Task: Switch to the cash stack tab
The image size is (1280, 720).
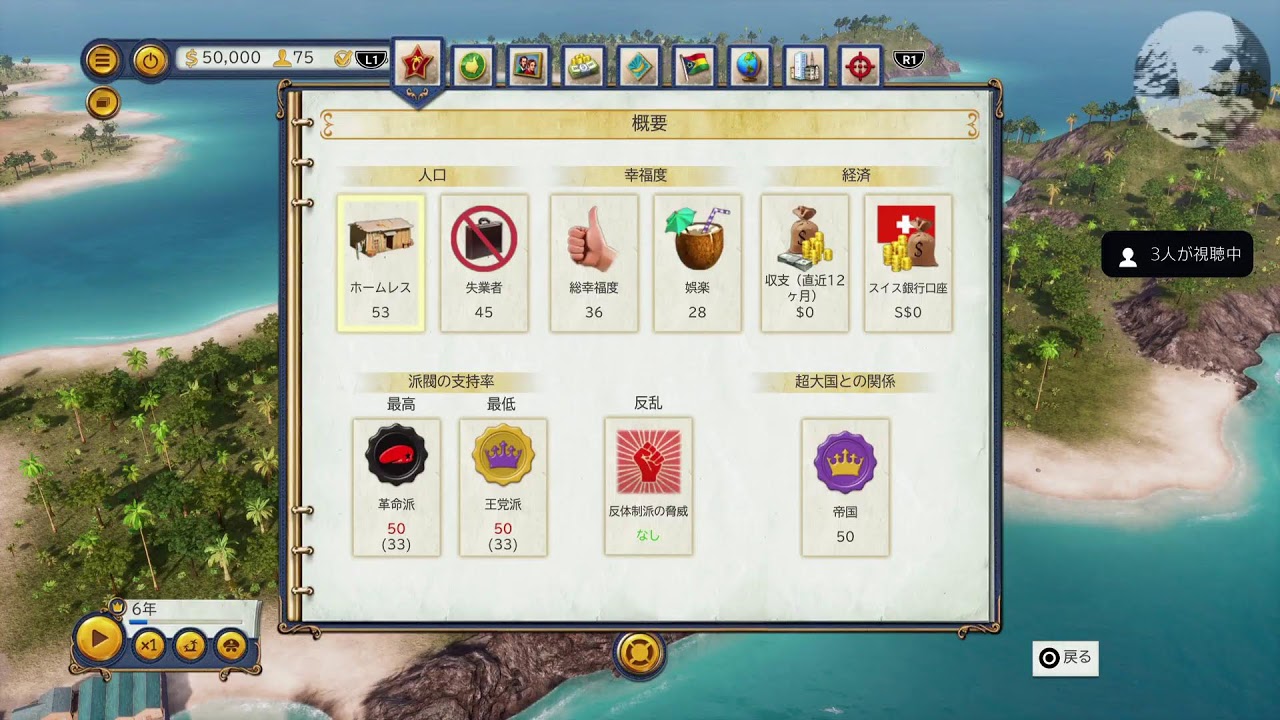Action: pyautogui.click(x=582, y=66)
